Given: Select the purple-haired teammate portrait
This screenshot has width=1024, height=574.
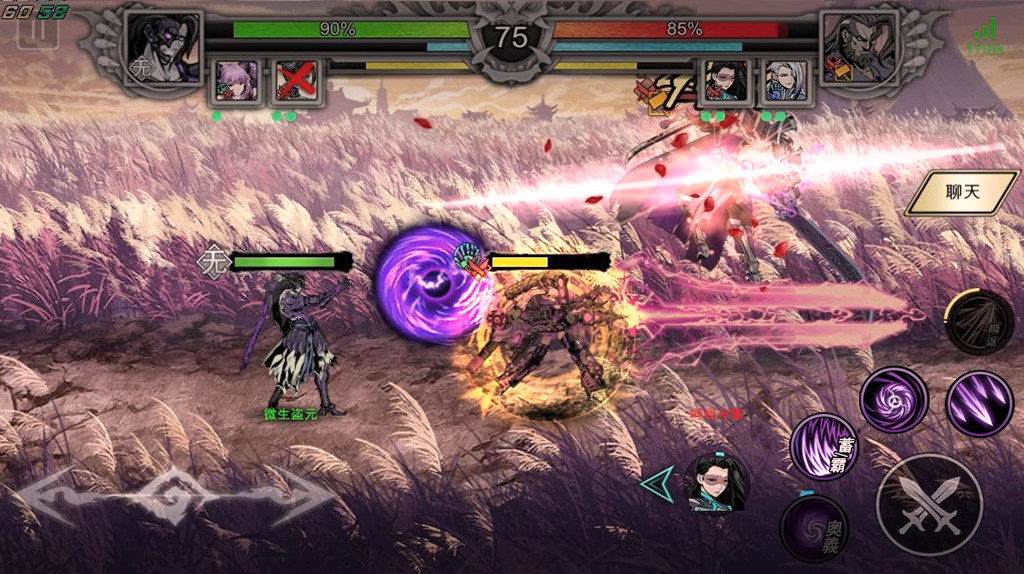Looking at the screenshot, I should tap(238, 81).
